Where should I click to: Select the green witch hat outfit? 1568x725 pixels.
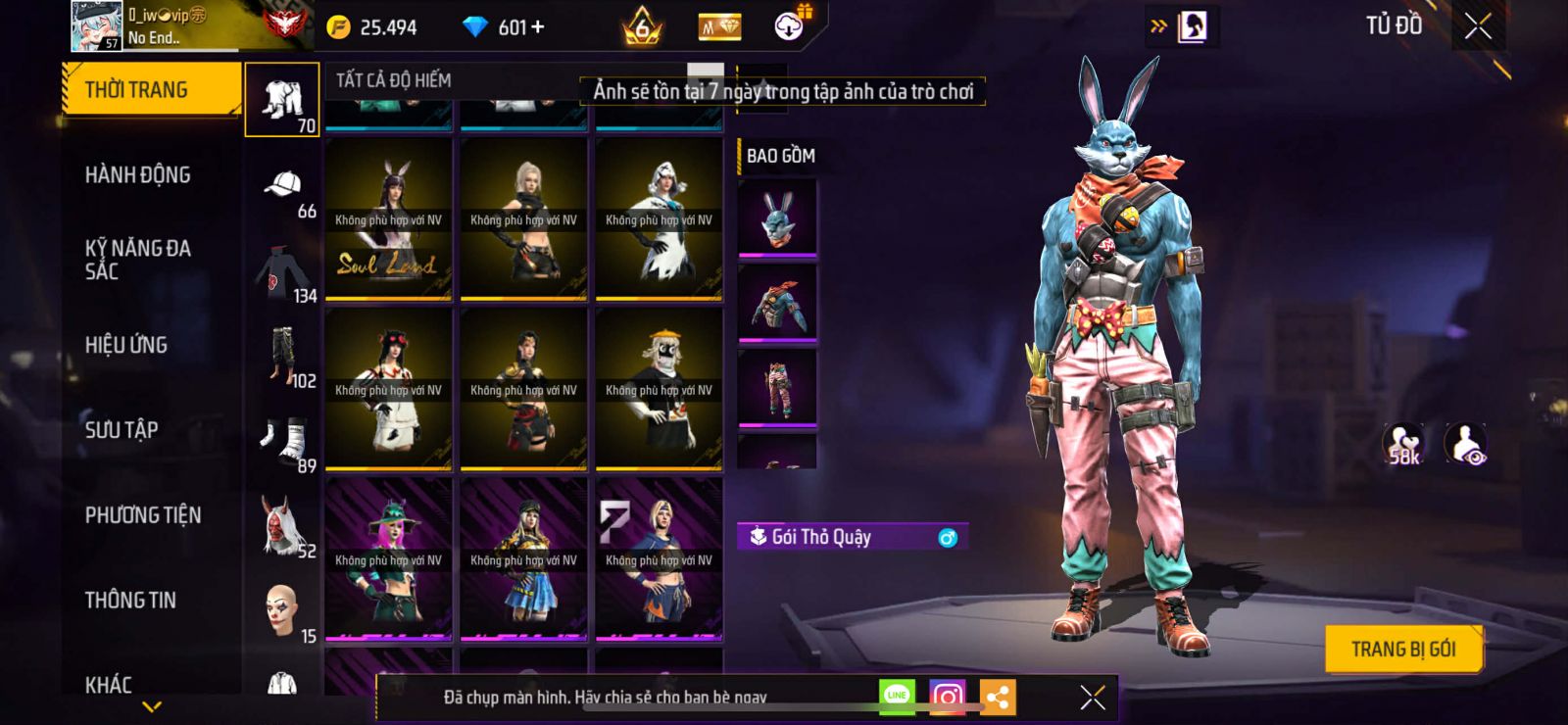pyautogui.click(x=388, y=558)
